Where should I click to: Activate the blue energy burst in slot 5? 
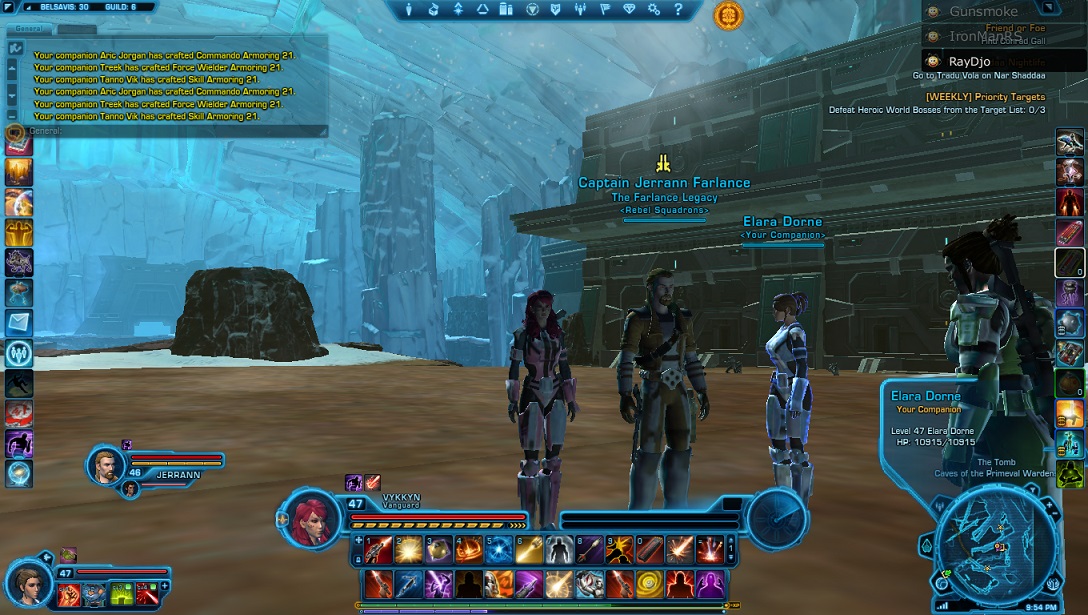499,548
